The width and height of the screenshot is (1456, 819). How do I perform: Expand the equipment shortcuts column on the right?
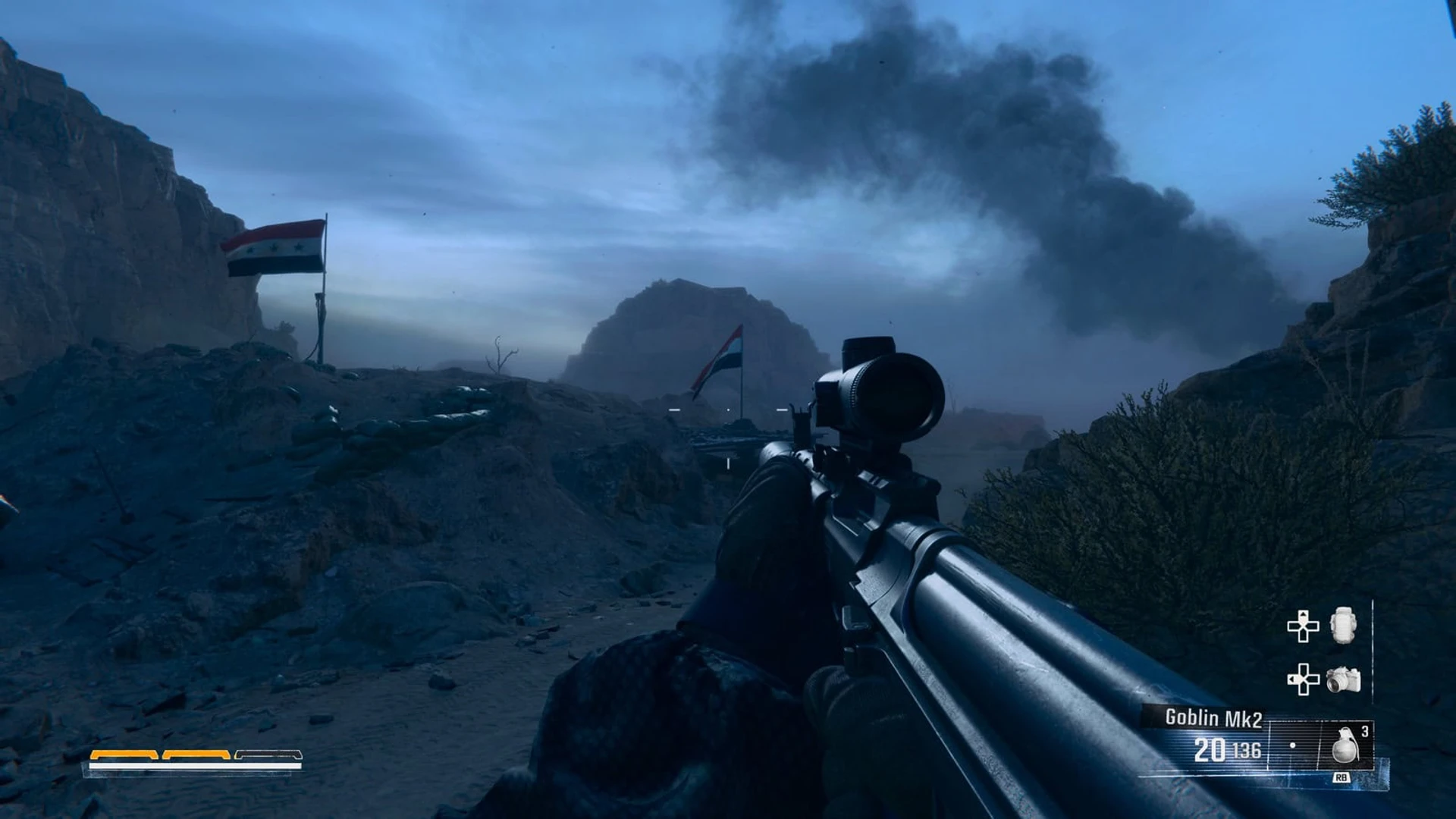[1323, 652]
